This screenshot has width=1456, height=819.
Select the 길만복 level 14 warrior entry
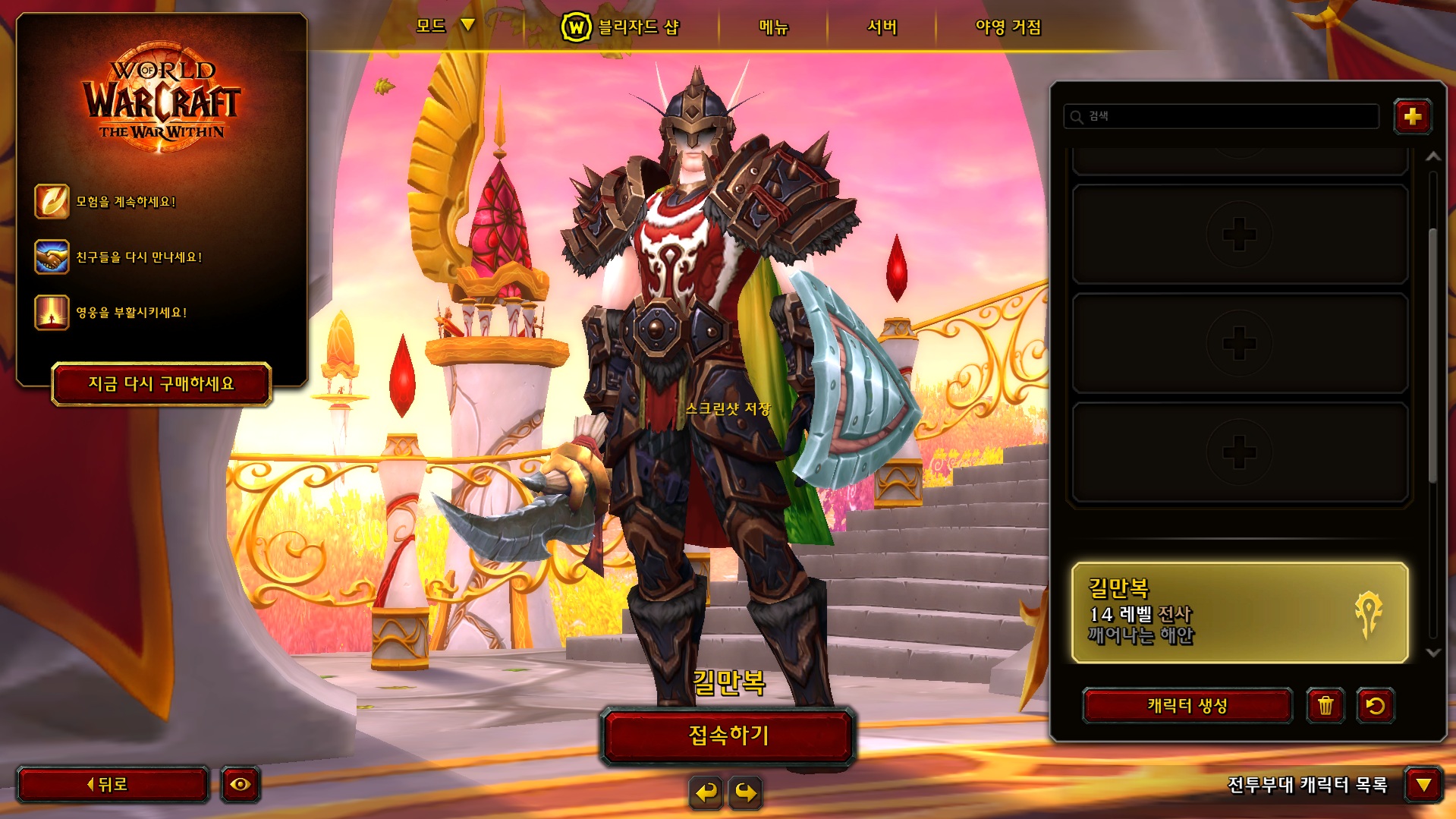pos(1239,613)
